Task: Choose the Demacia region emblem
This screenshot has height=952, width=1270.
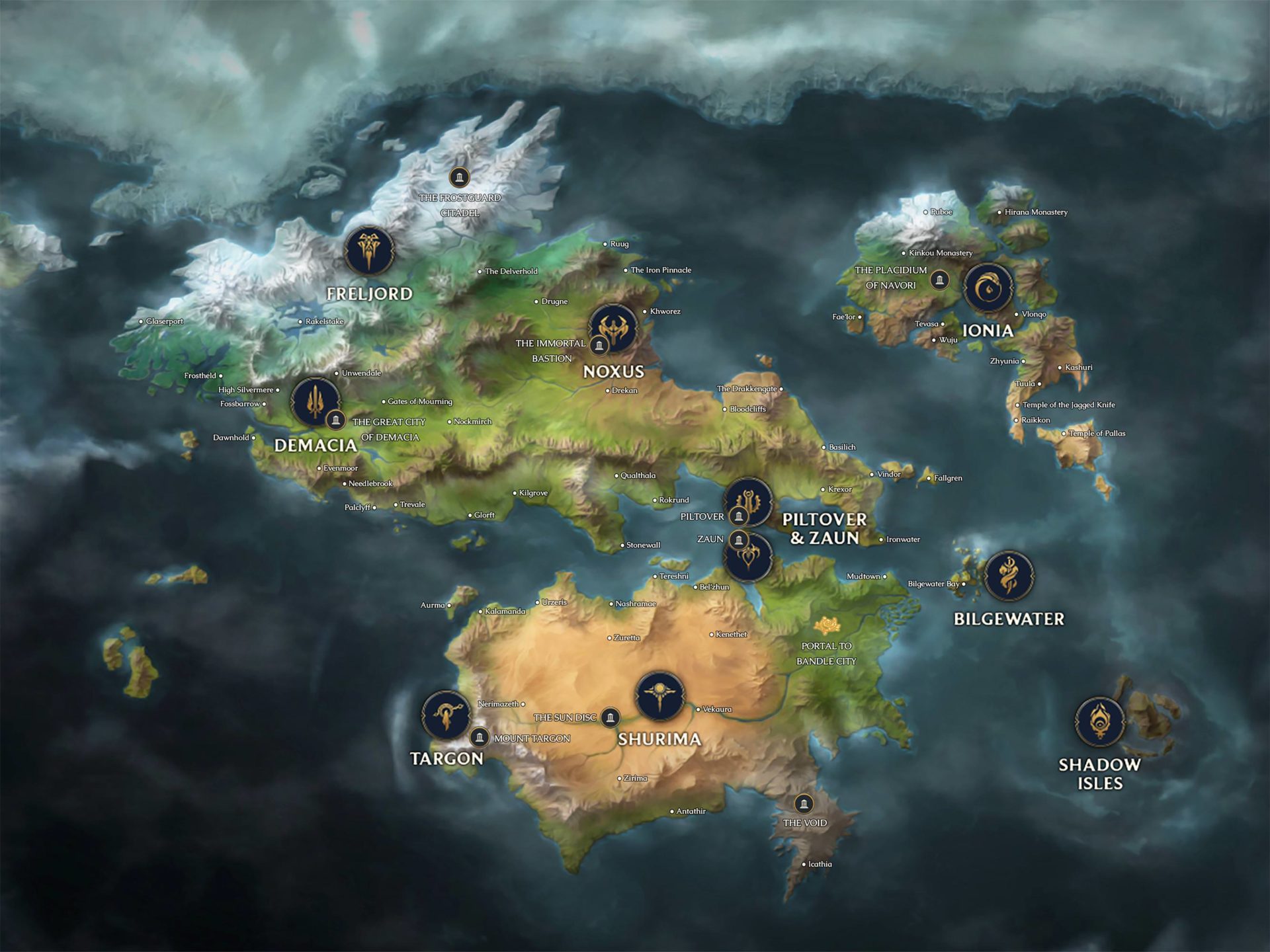Action: pos(315,401)
